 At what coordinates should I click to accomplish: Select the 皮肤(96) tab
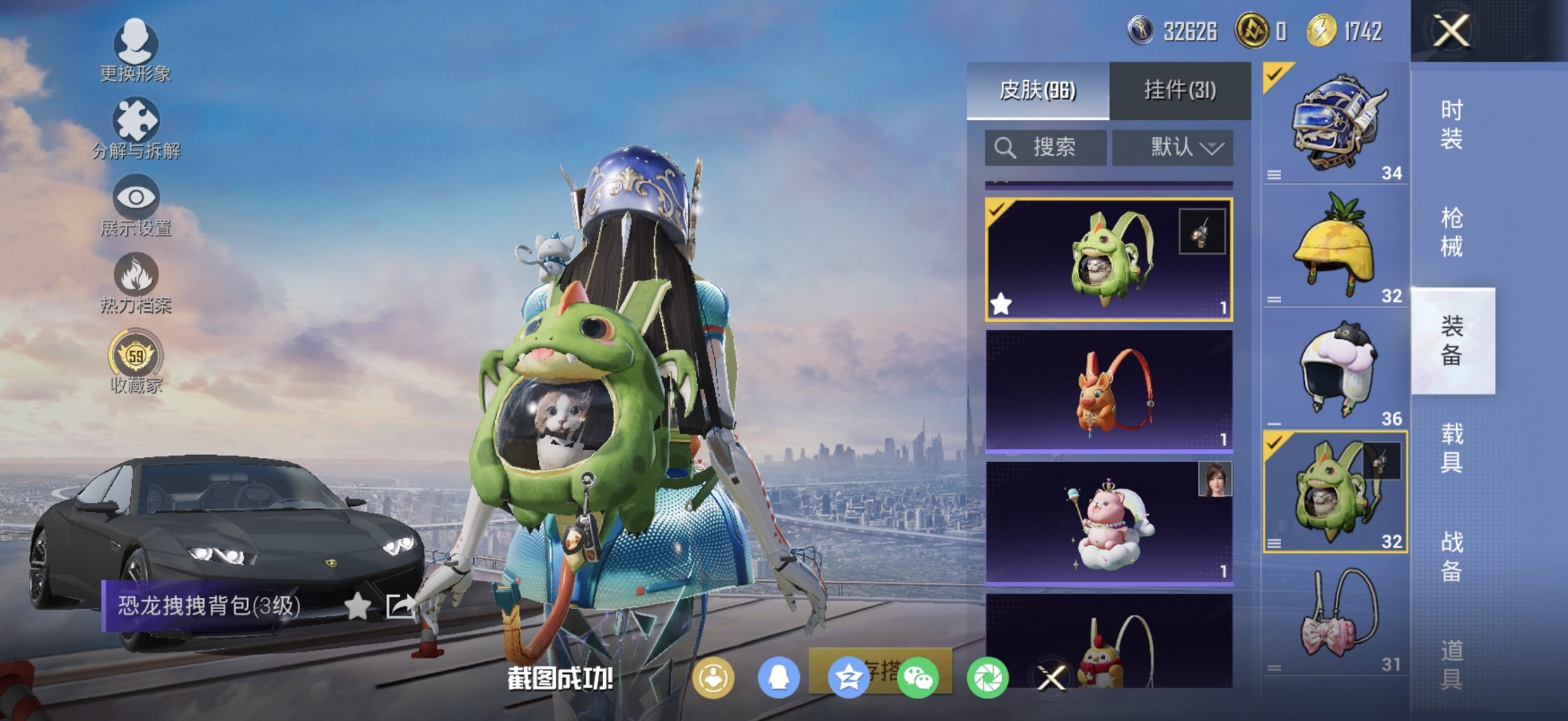click(x=1038, y=91)
